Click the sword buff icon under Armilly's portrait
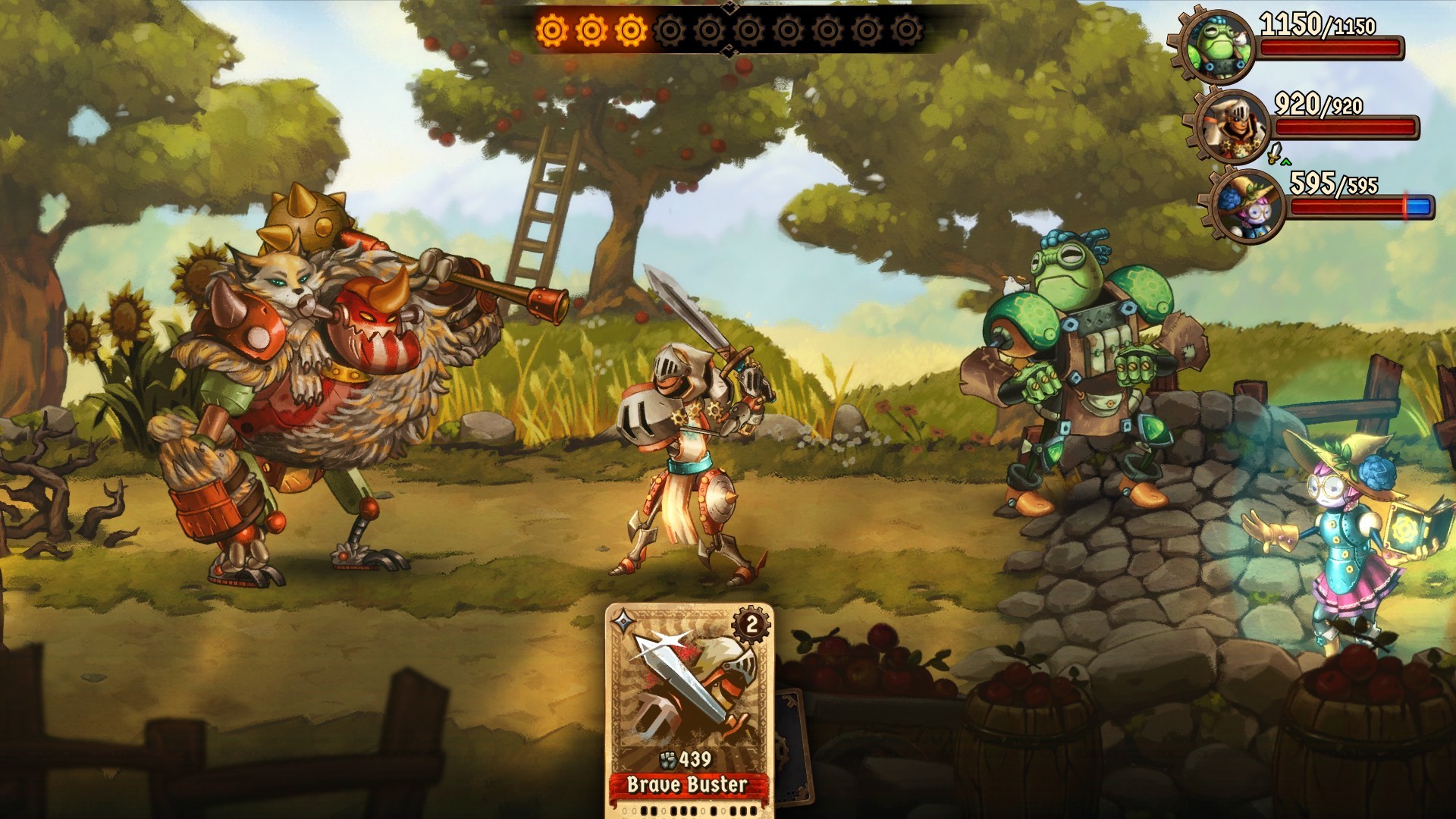1456x819 pixels. point(1275,152)
